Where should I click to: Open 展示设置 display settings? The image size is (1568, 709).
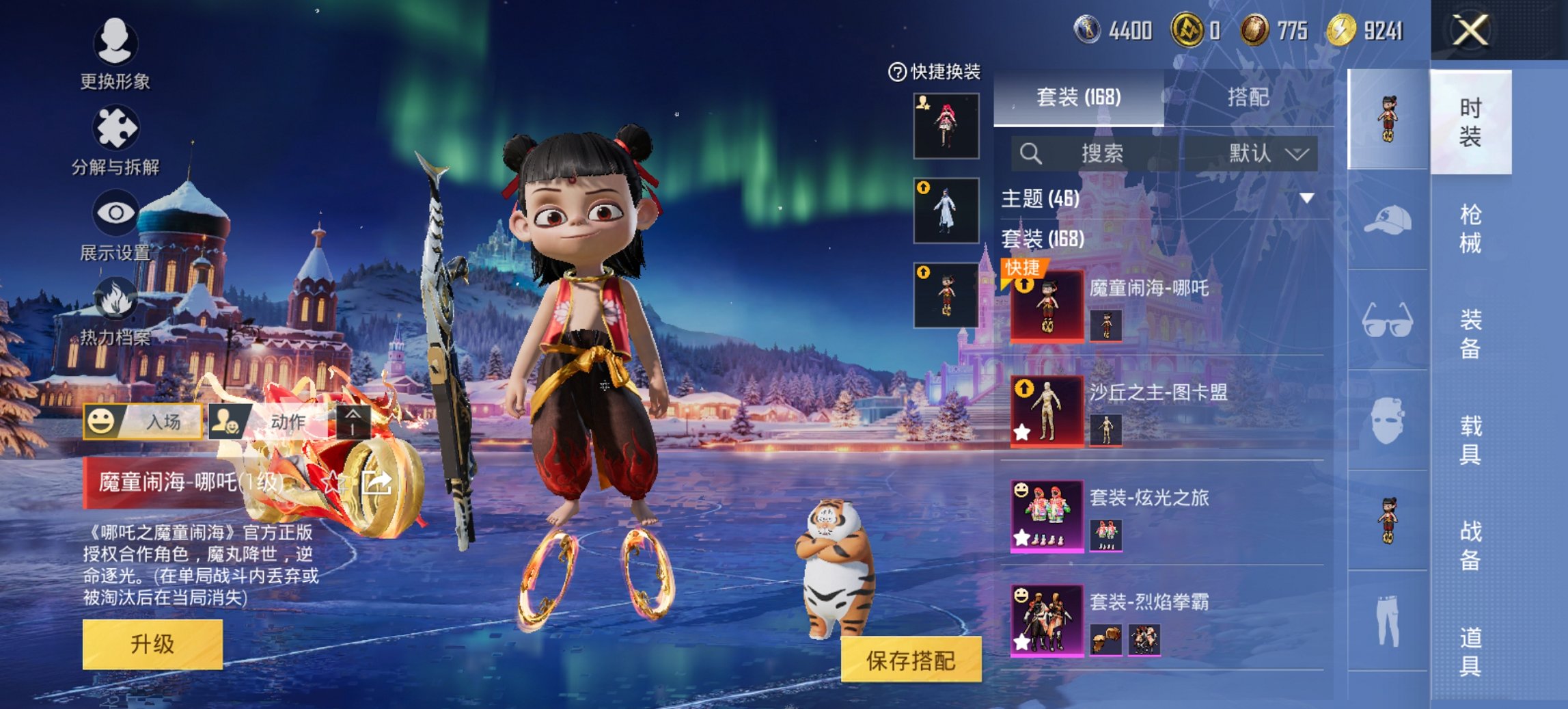click(115, 226)
